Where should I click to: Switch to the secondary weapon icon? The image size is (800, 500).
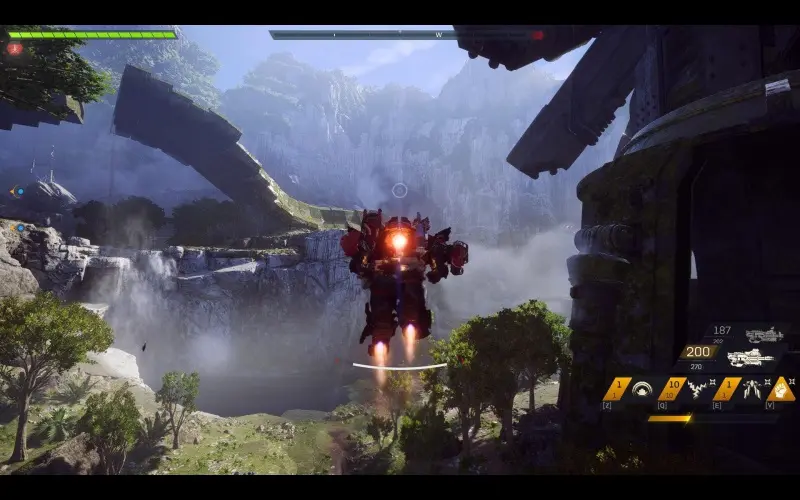tap(765, 335)
